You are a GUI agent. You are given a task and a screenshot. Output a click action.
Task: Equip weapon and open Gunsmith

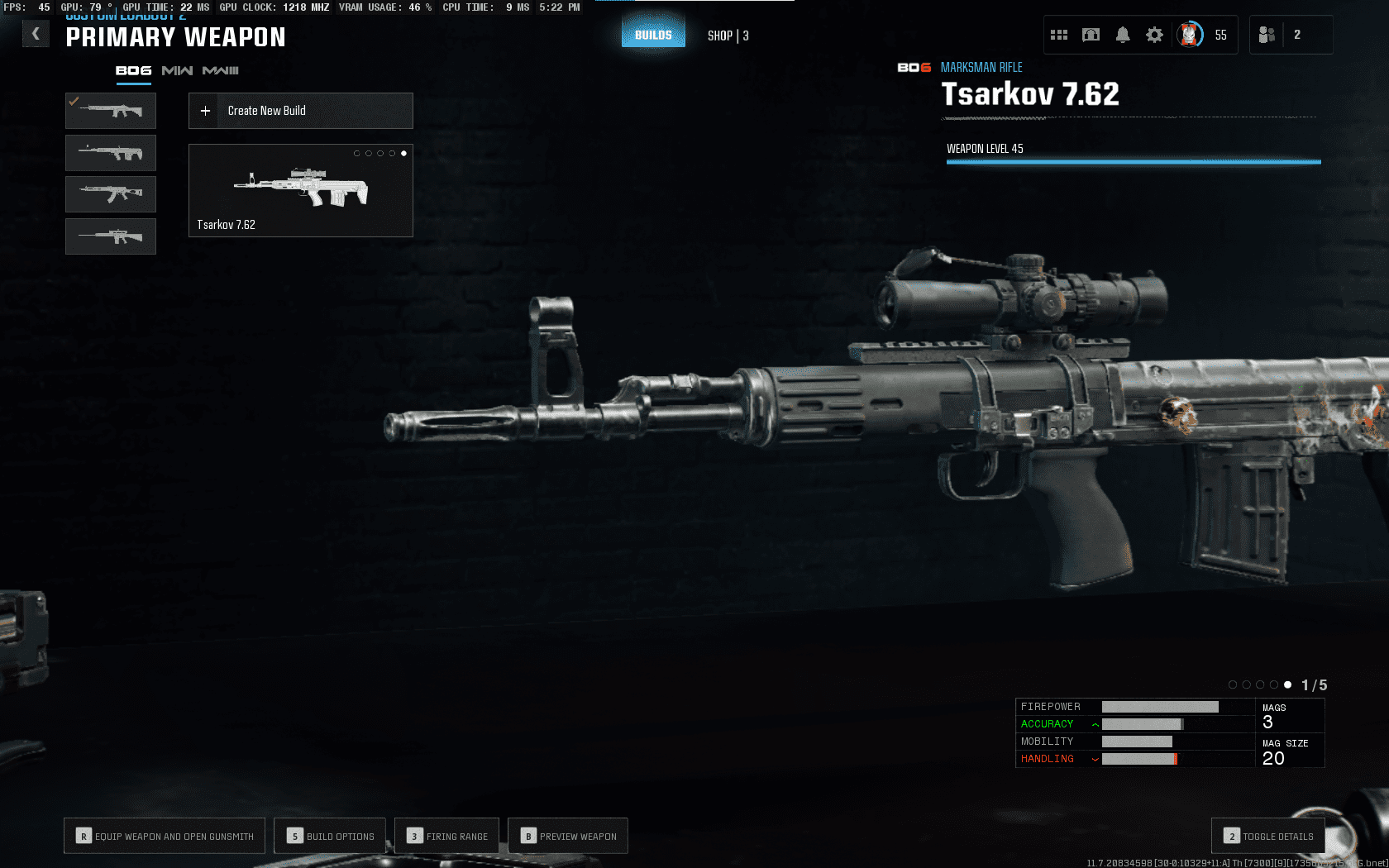(165, 836)
